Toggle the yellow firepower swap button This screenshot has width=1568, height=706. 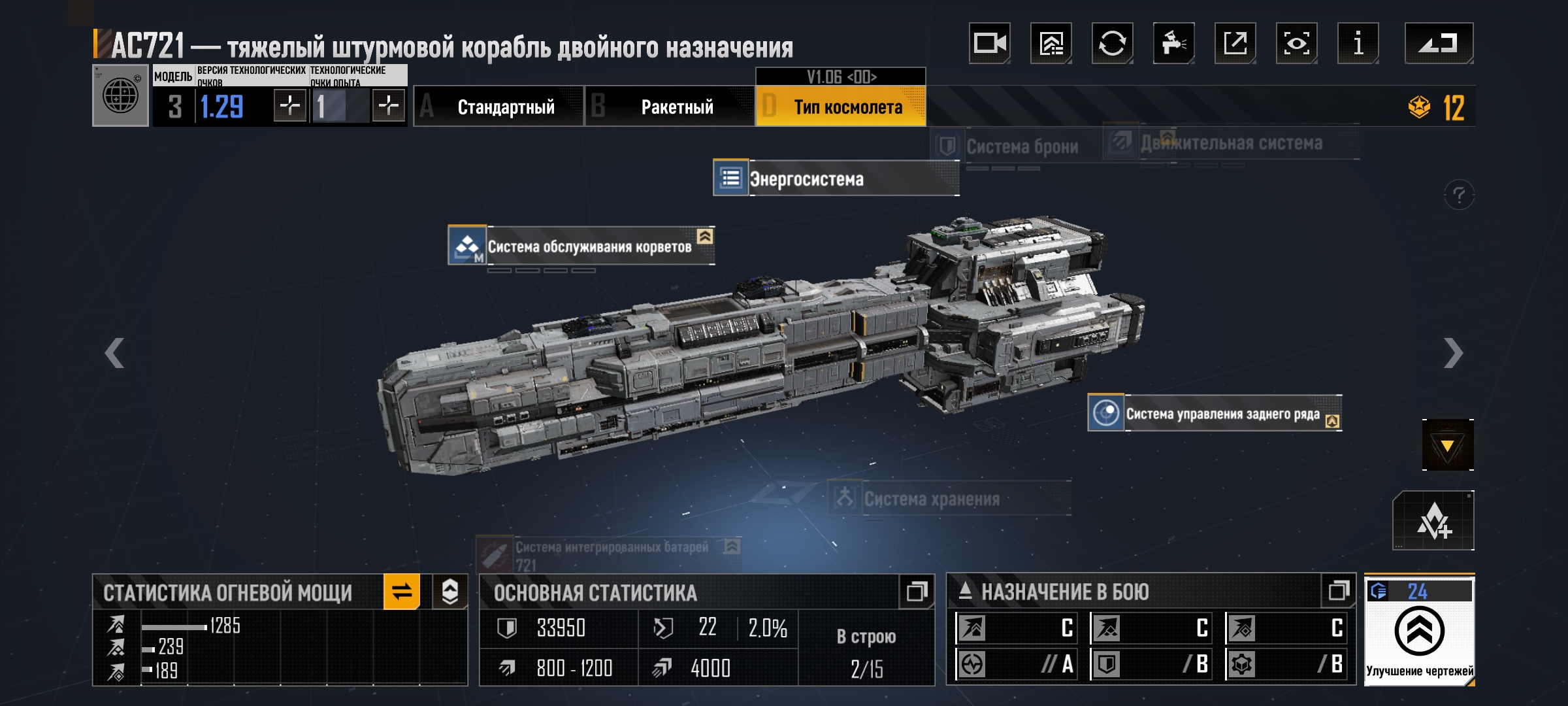click(x=401, y=592)
